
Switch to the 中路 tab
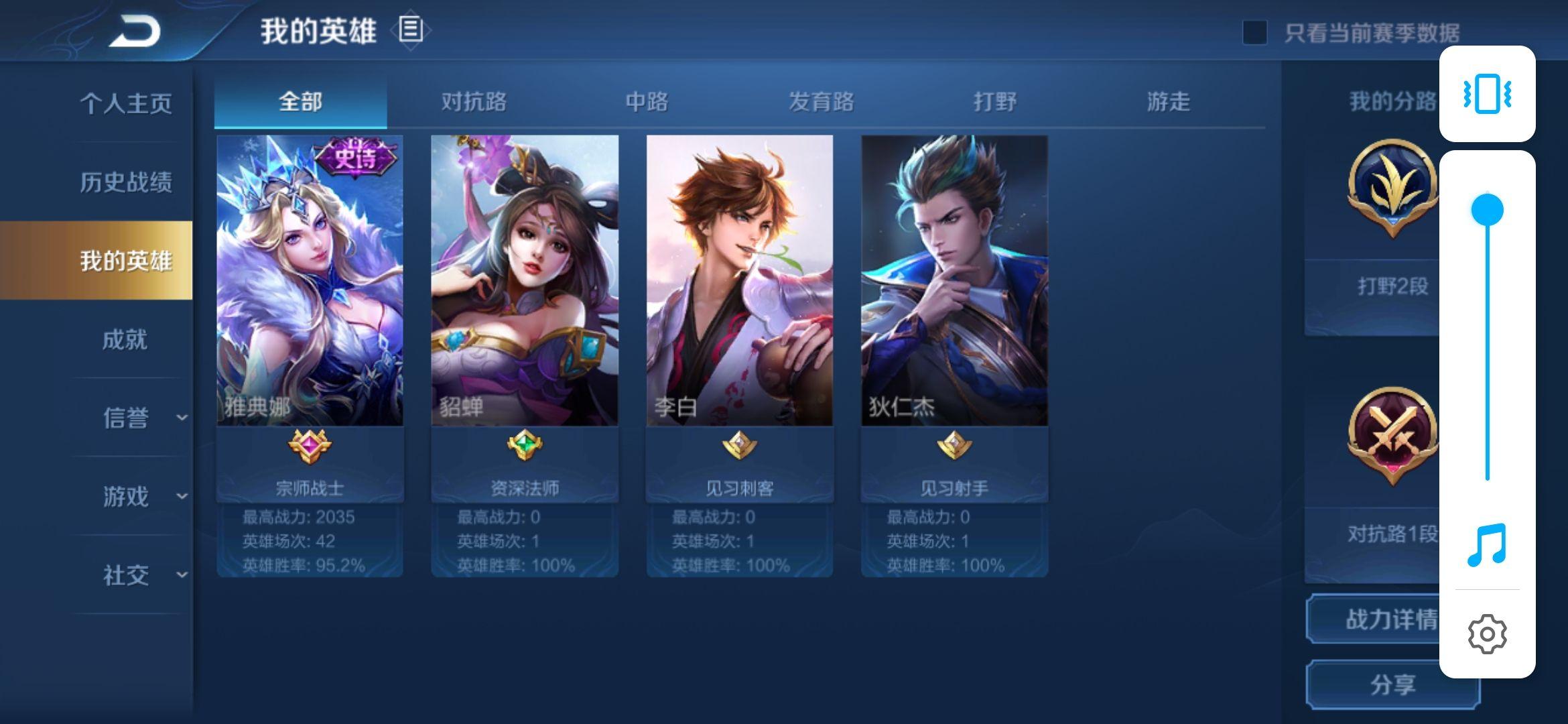647,102
